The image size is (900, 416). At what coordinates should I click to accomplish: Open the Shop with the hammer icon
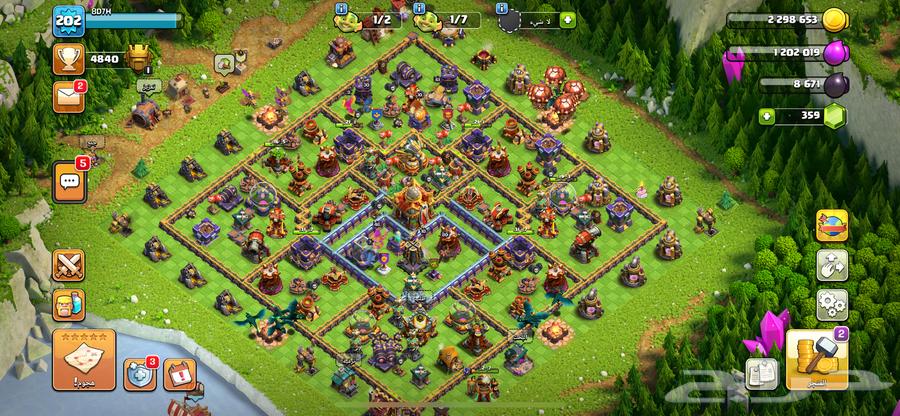817,361
